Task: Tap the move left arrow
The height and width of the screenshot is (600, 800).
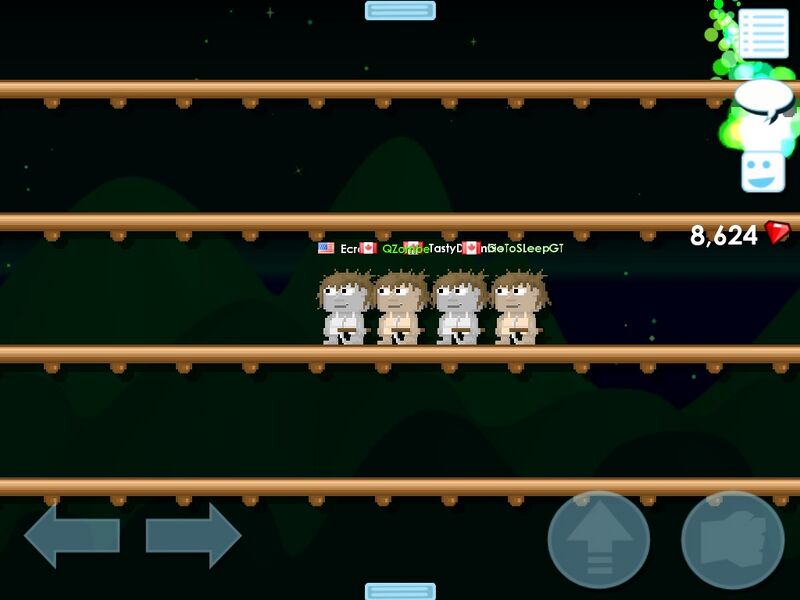Action: click(72, 536)
